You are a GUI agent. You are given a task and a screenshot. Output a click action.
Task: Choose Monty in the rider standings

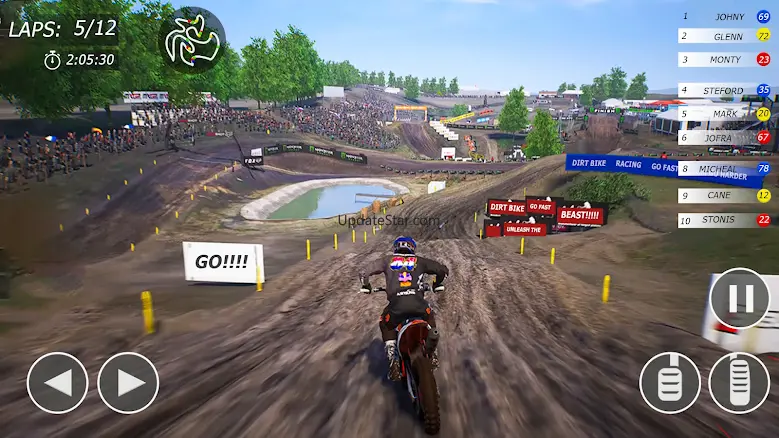coord(725,59)
